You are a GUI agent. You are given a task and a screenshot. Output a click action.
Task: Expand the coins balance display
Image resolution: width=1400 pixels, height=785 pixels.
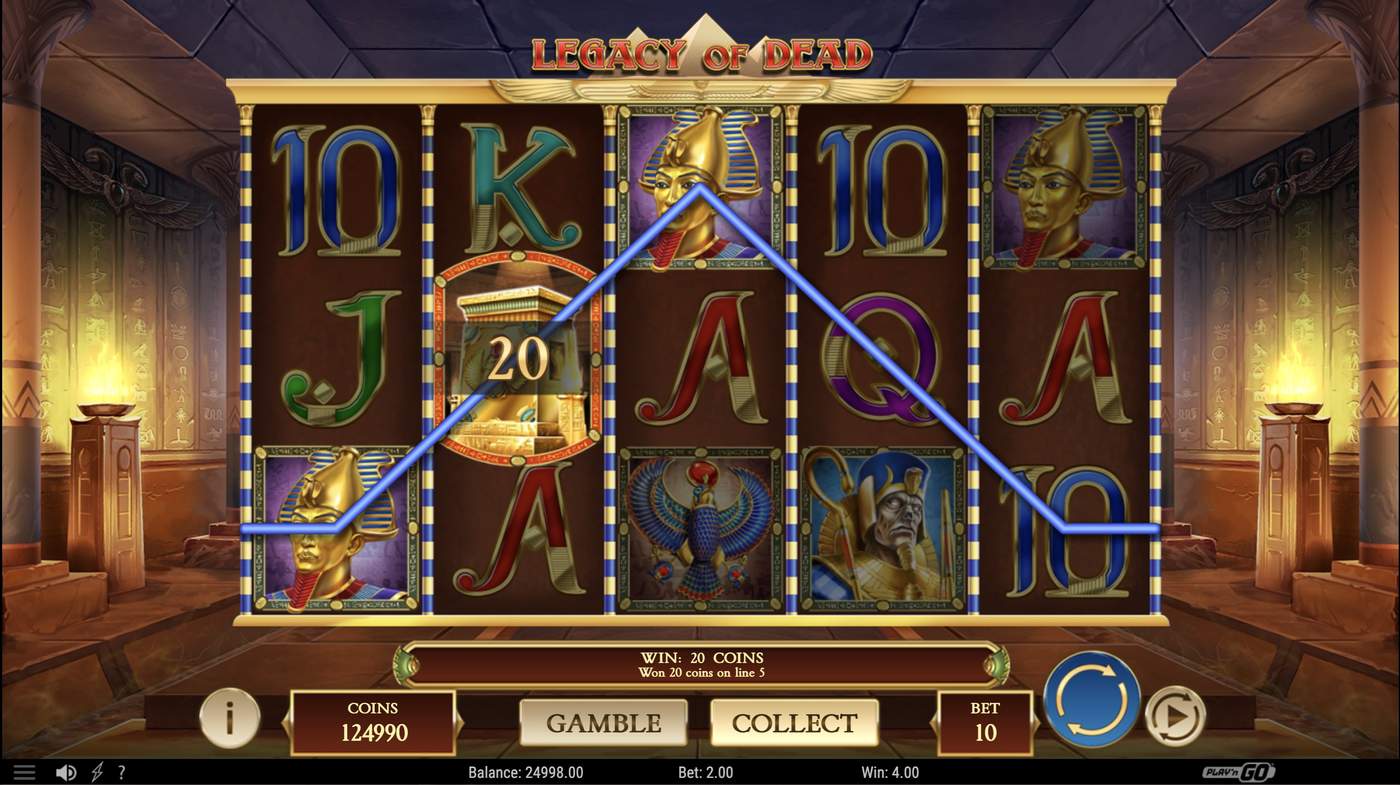pos(372,721)
